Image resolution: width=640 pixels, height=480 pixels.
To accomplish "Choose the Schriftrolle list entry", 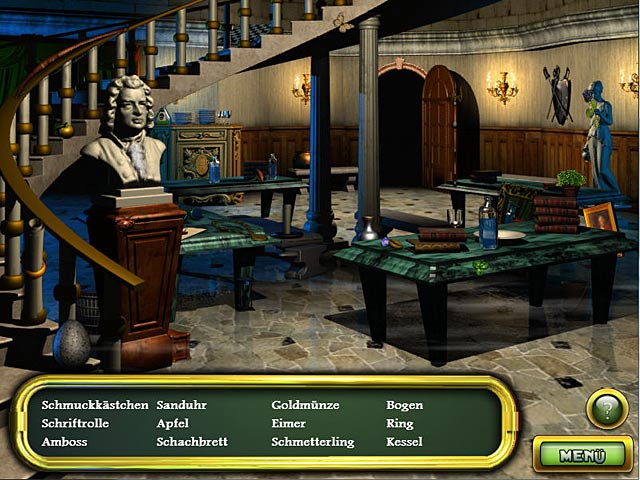I will coord(75,424).
